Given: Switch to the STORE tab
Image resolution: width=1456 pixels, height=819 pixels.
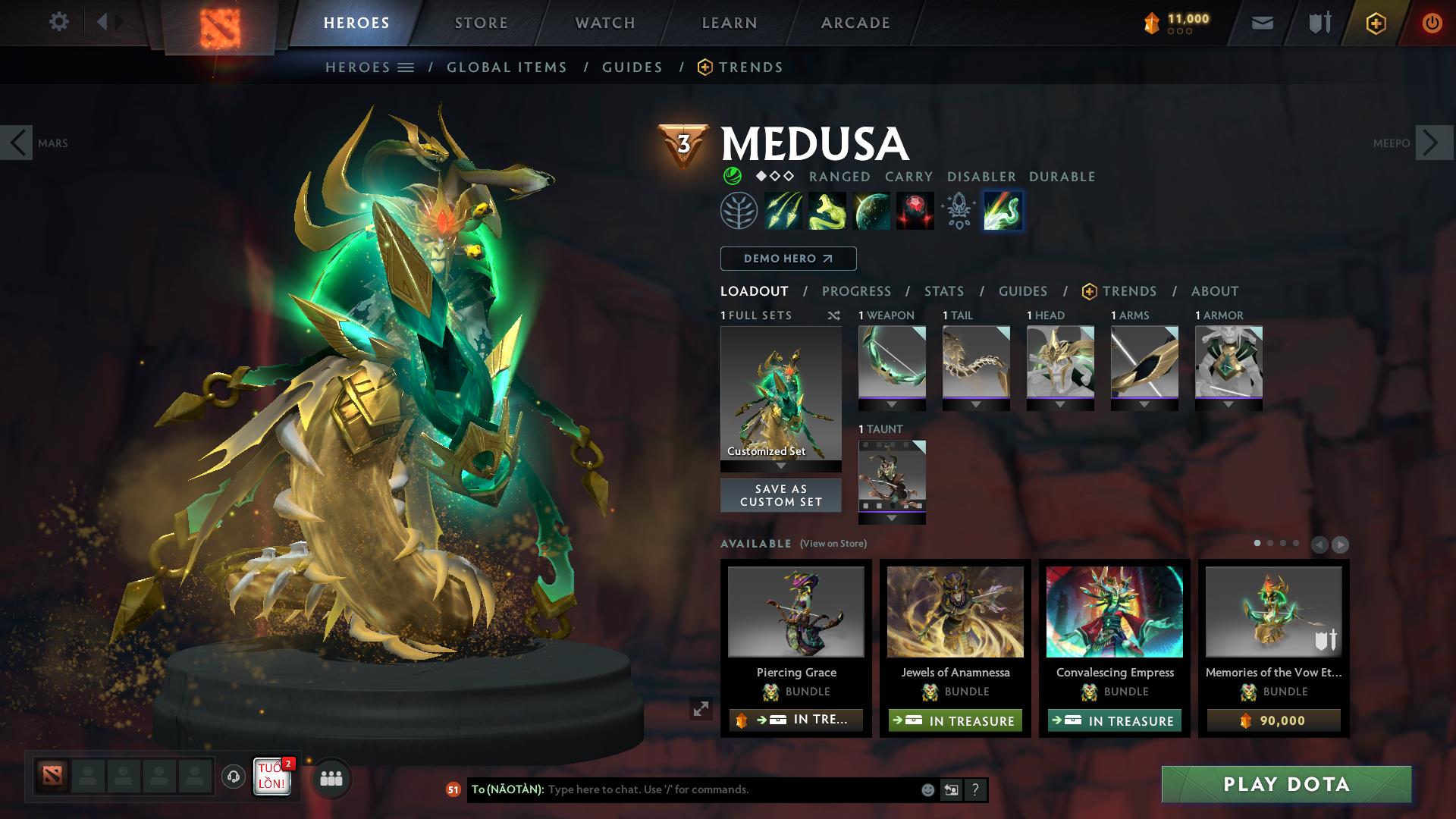Looking at the screenshot, I should coord(479,22).
